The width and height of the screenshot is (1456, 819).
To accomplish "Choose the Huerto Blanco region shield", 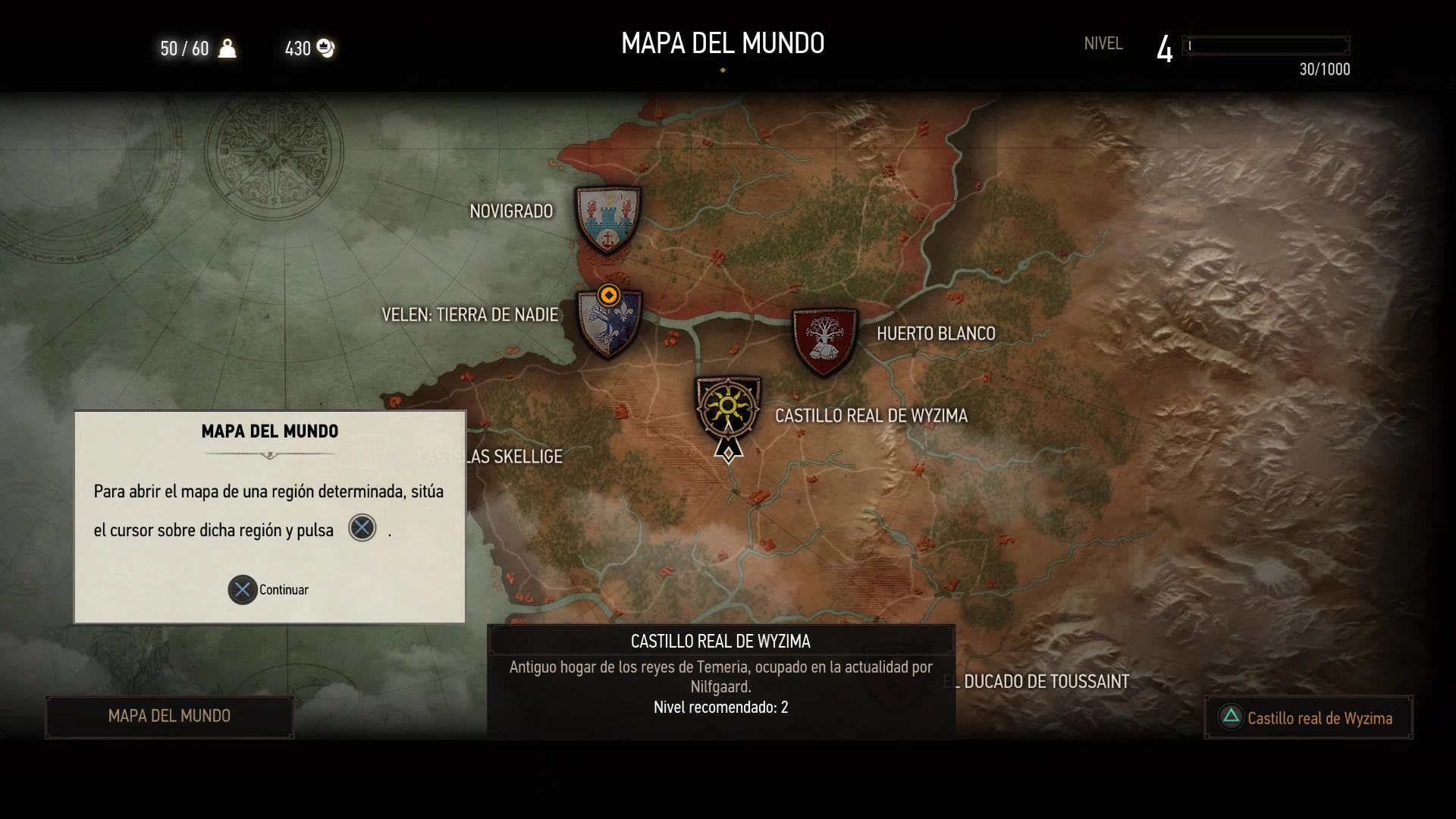I will (x=824, y=340).
